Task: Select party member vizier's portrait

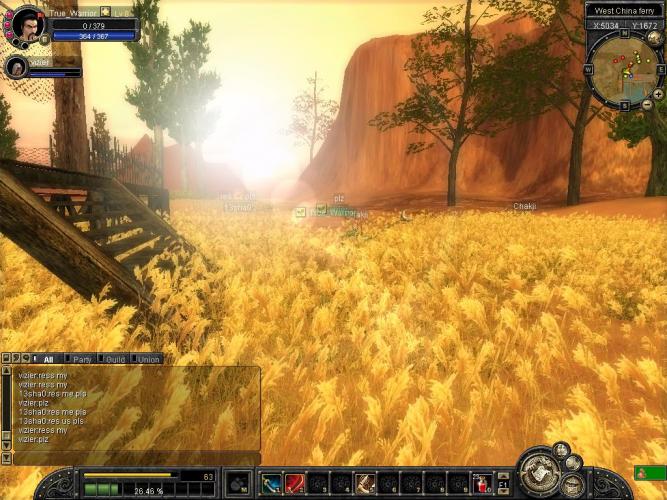Action: pyautogui.click(x=17, y=67)
